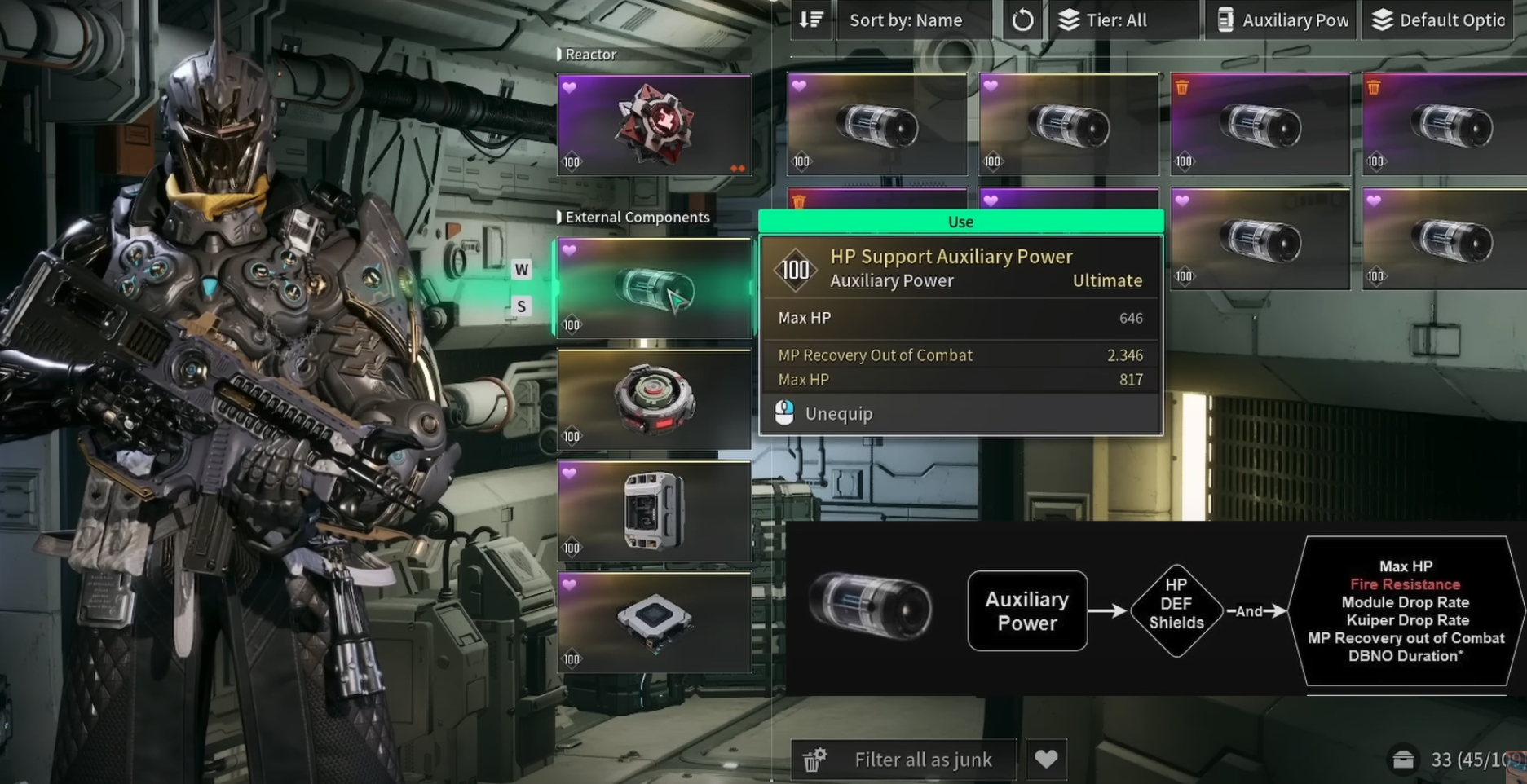Image resolution: width=1527 pixels, height=784 pixels.
Task: Select the equipped green auxiliary power slot
Action: point(654,288)
